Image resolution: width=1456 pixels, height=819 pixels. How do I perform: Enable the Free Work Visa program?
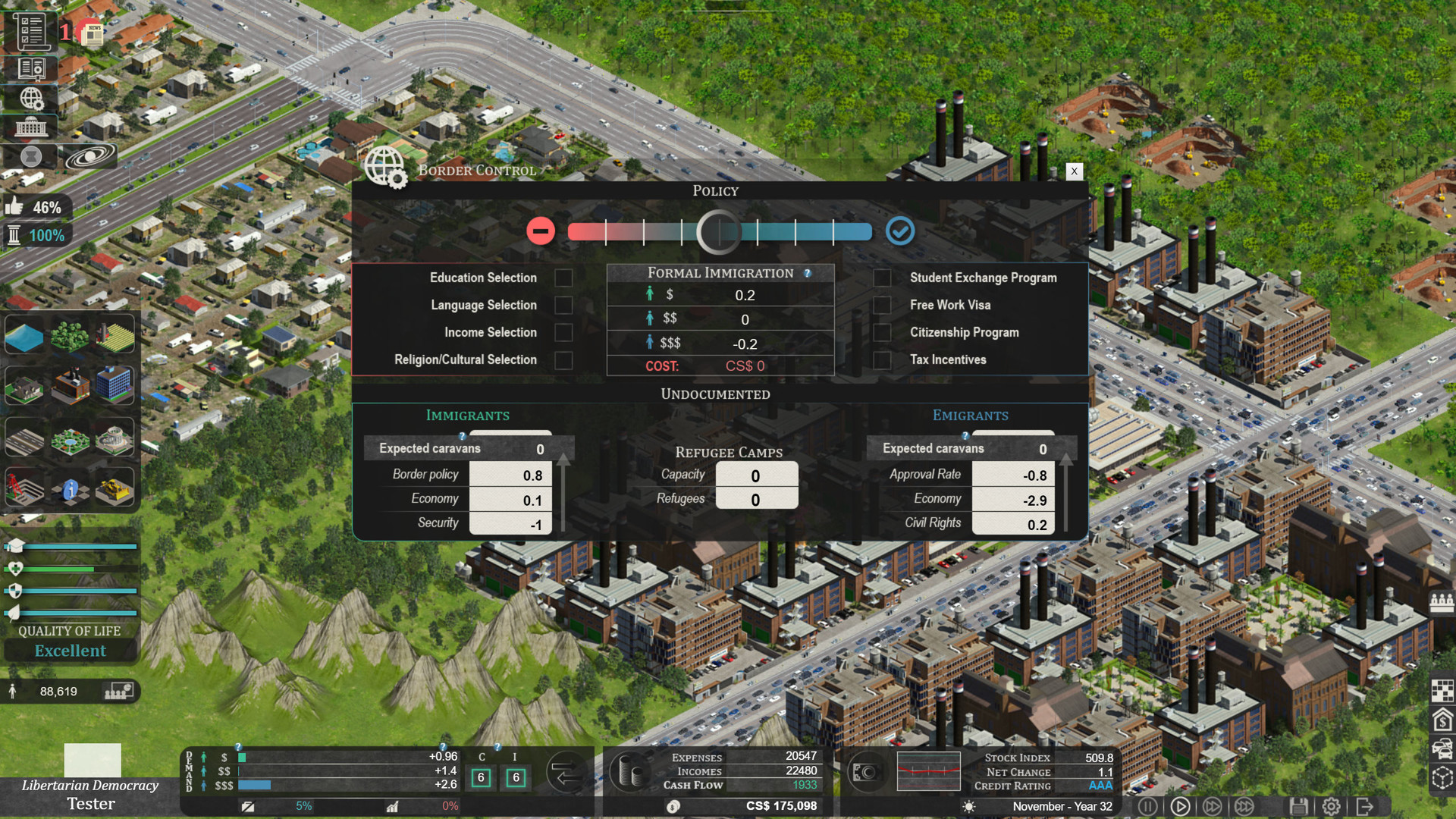(x=883, y=305)
